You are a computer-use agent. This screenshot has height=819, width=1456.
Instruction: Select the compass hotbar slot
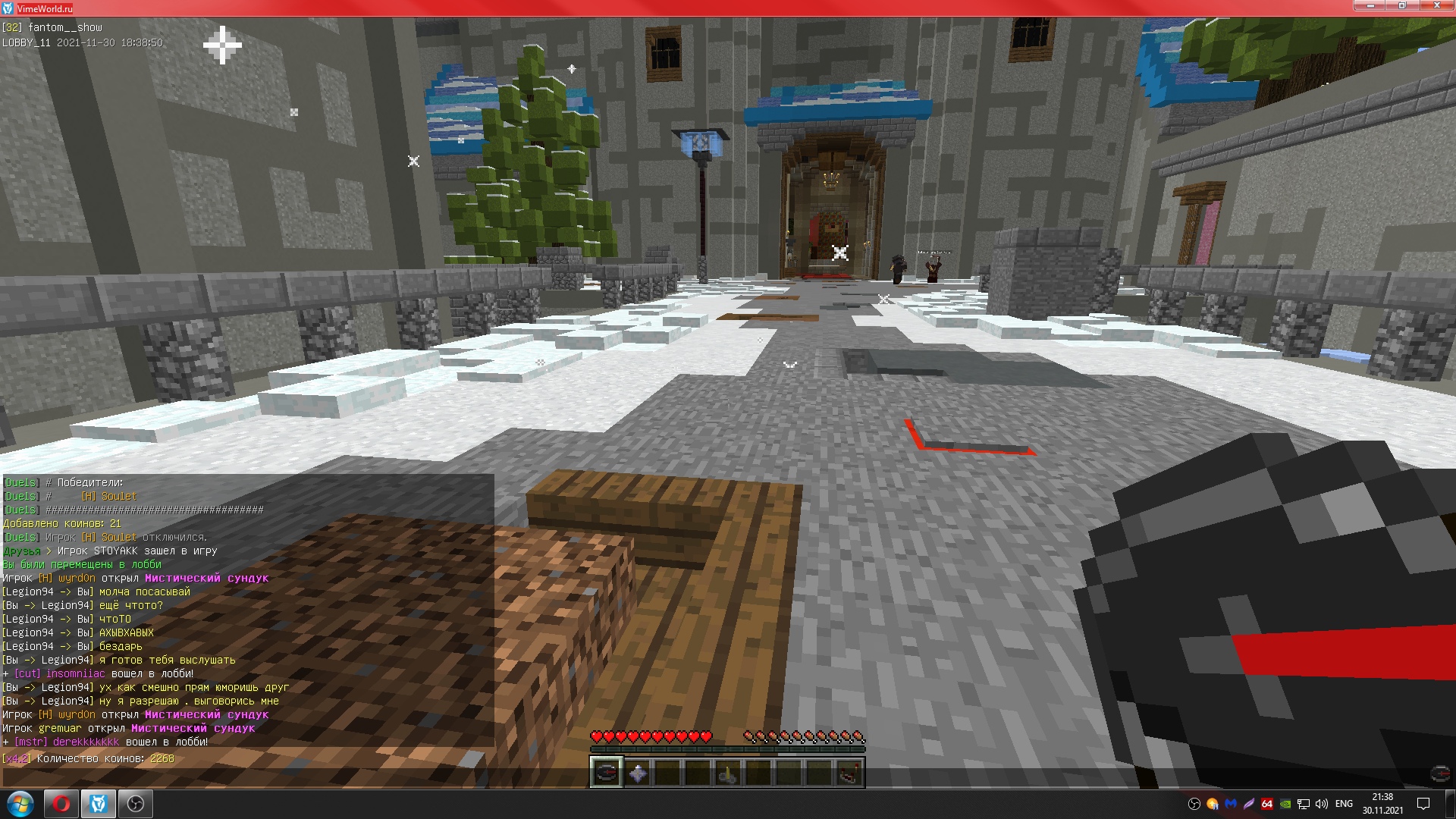pos(606,773)
